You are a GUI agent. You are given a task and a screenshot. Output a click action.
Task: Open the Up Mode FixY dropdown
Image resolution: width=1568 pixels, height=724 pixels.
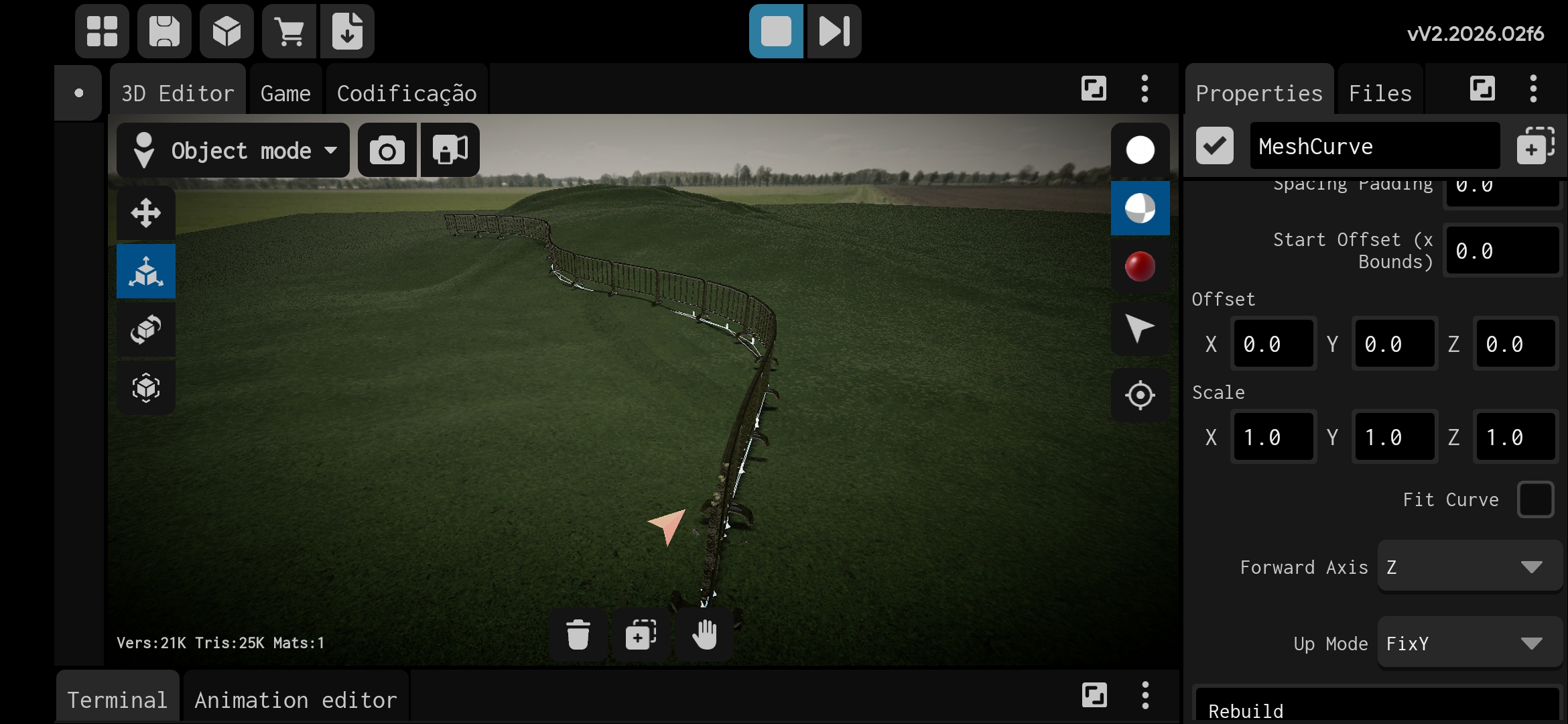tap(1467, 642)
